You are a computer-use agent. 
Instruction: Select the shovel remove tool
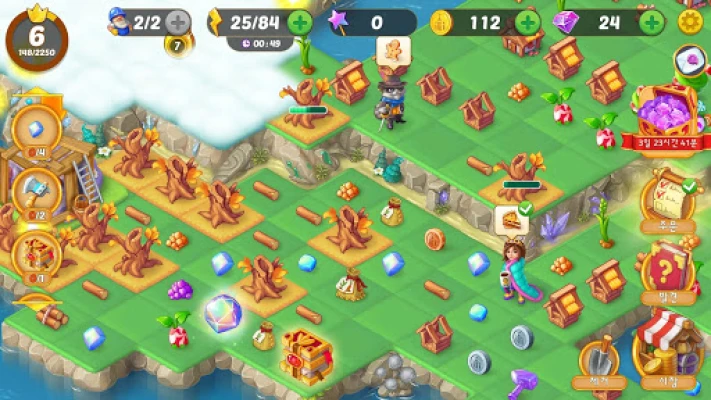click(x=597, y=358)
